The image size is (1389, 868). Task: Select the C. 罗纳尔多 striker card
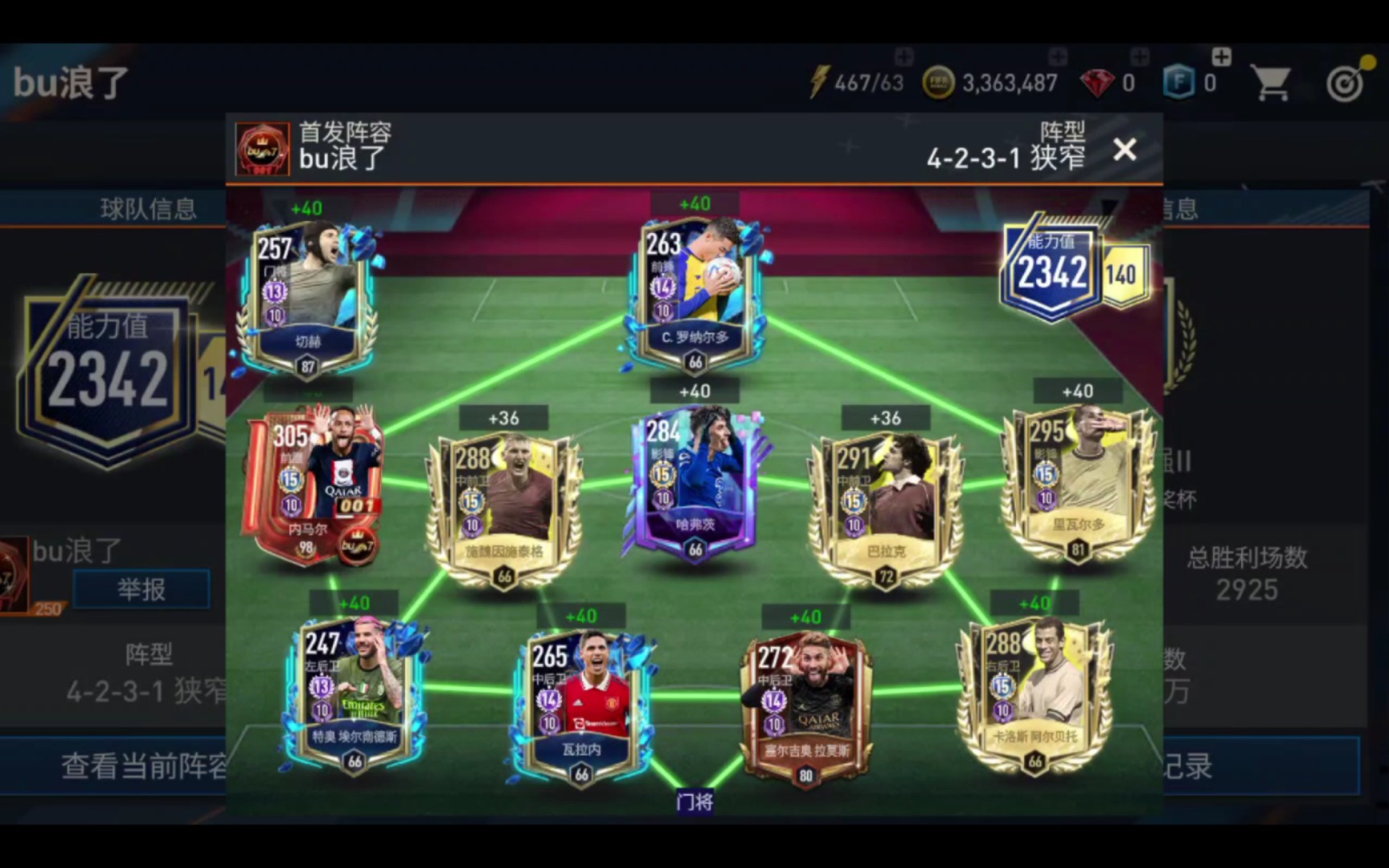click(695, 289)
